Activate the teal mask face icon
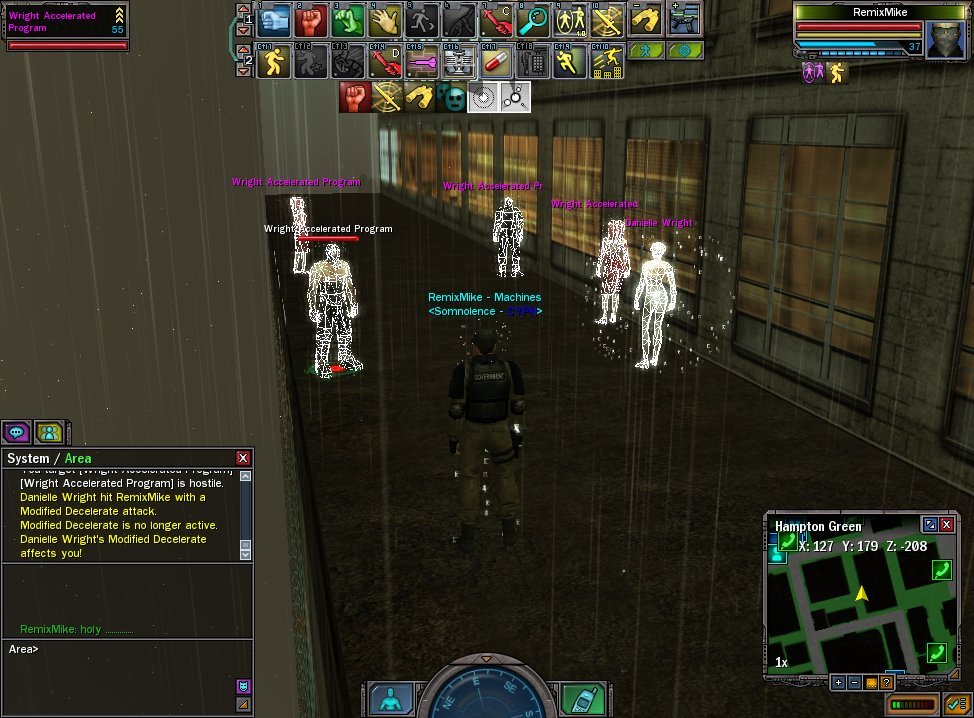 point(451,97)
